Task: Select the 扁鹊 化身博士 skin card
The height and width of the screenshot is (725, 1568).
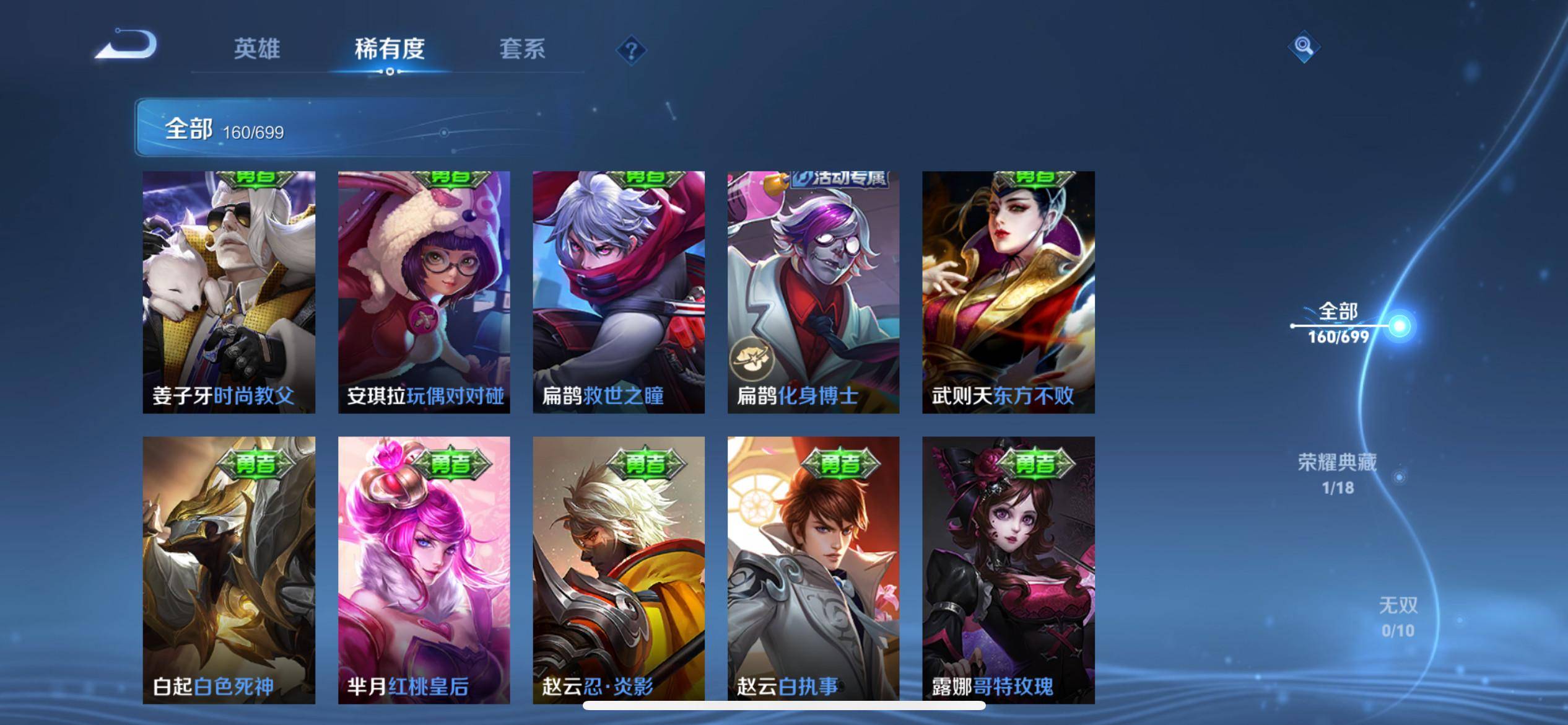Action: coord(813,292)
